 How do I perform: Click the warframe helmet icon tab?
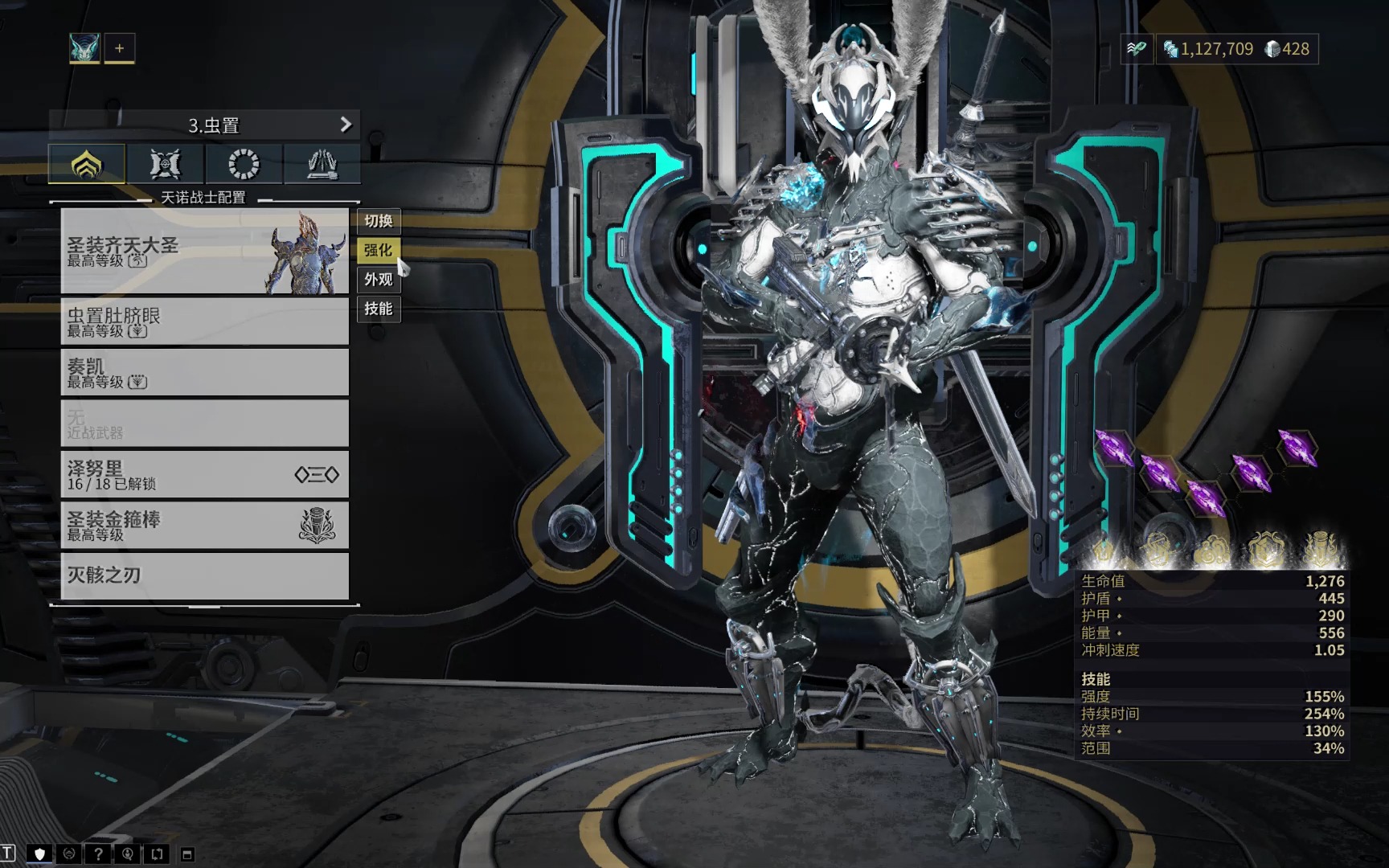pos(84,48)
